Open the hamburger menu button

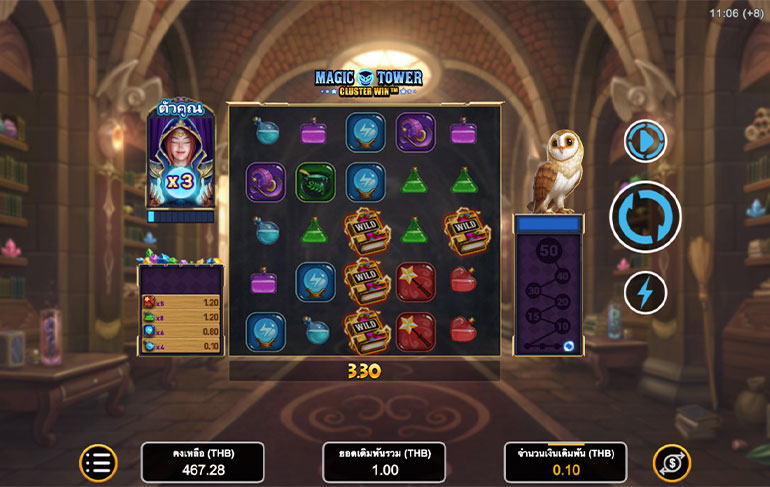tap(98, 462)
